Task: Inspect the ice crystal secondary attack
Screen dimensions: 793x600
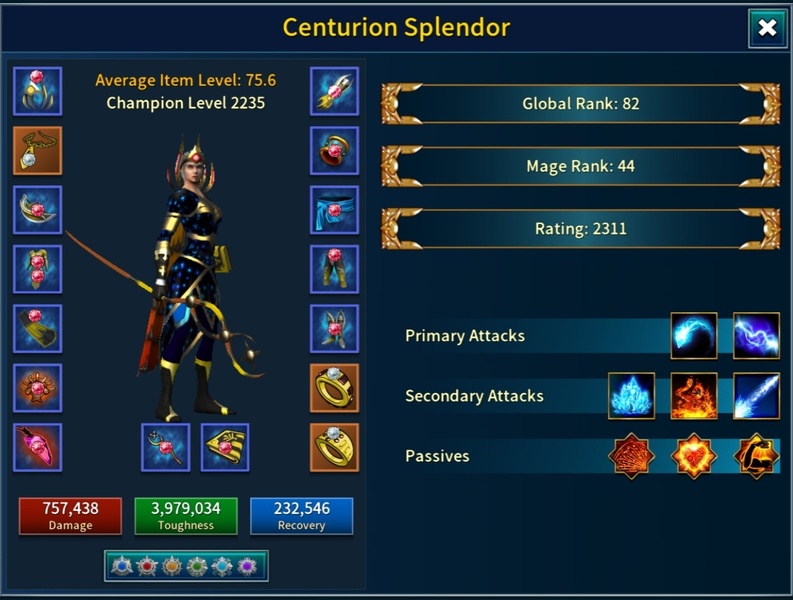Action: click(x=632, y=396)
